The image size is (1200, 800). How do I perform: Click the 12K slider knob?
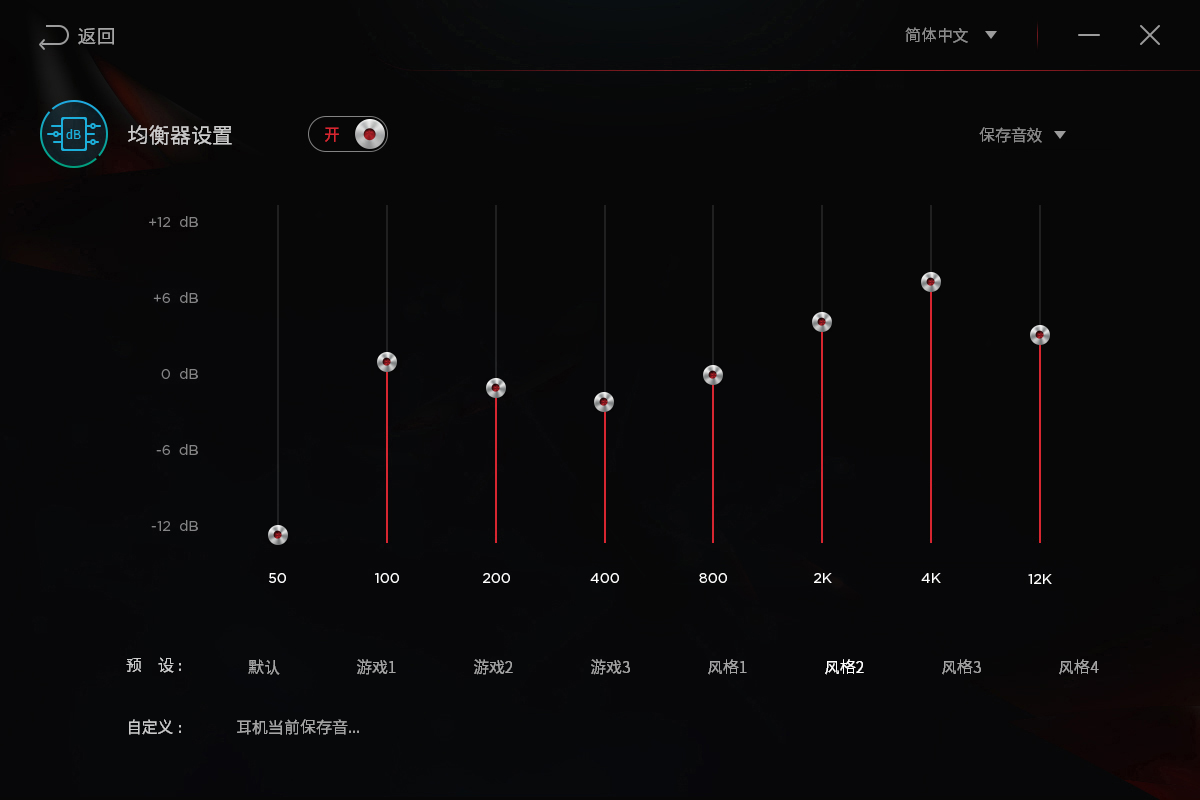click(1040, 335)
